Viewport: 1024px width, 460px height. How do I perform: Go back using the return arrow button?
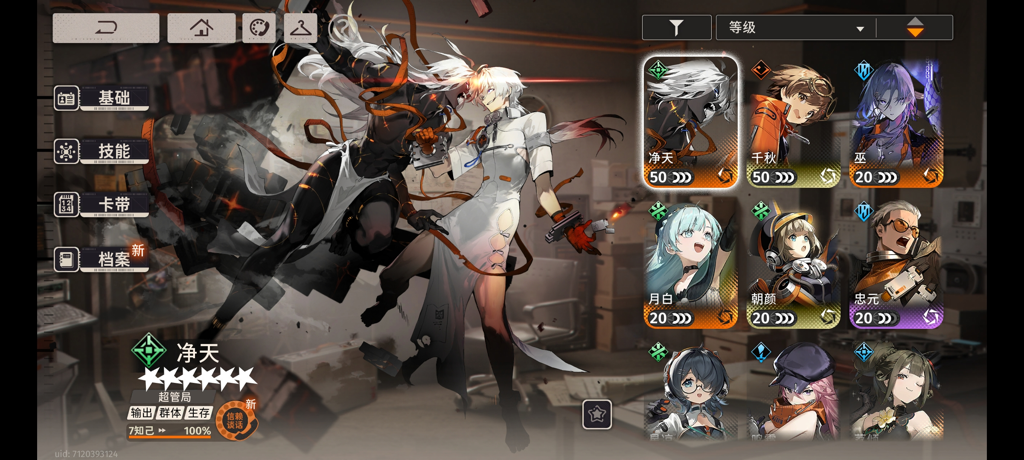click(x=106, y=28)
